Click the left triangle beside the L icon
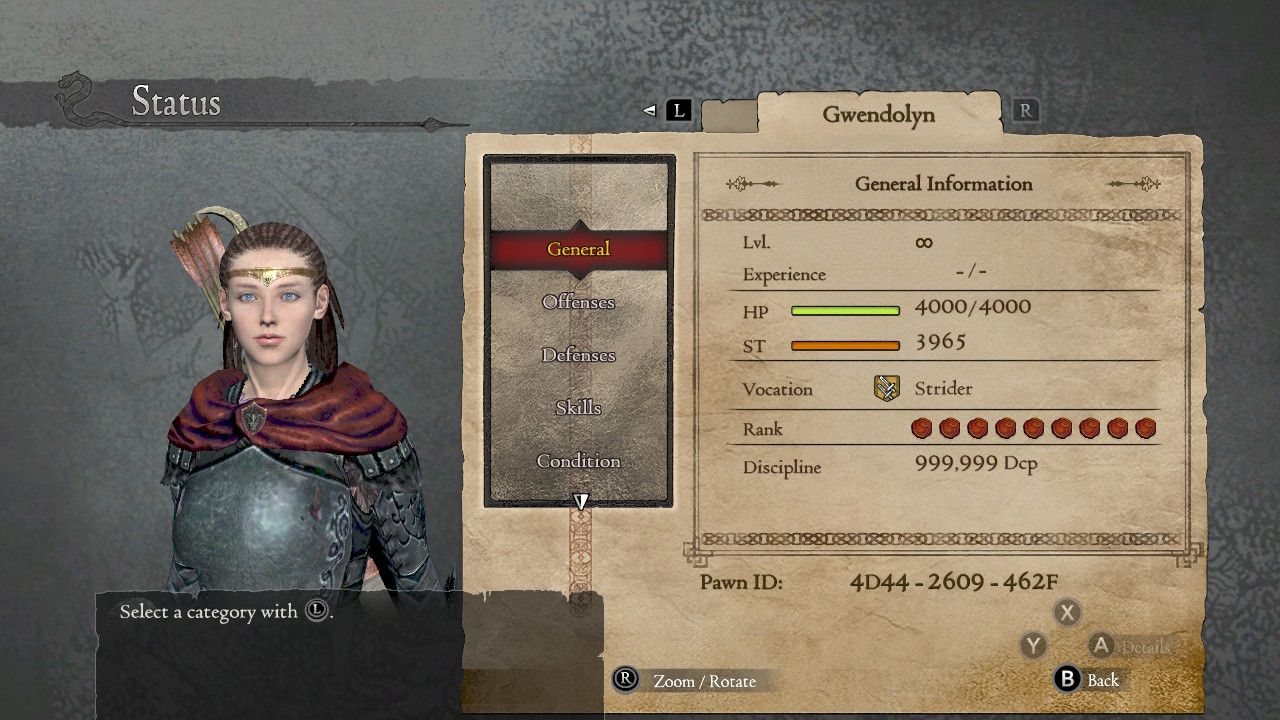The height and width of the screenshot is (720, 1280). pyautogui.click(x=652, y=110)
